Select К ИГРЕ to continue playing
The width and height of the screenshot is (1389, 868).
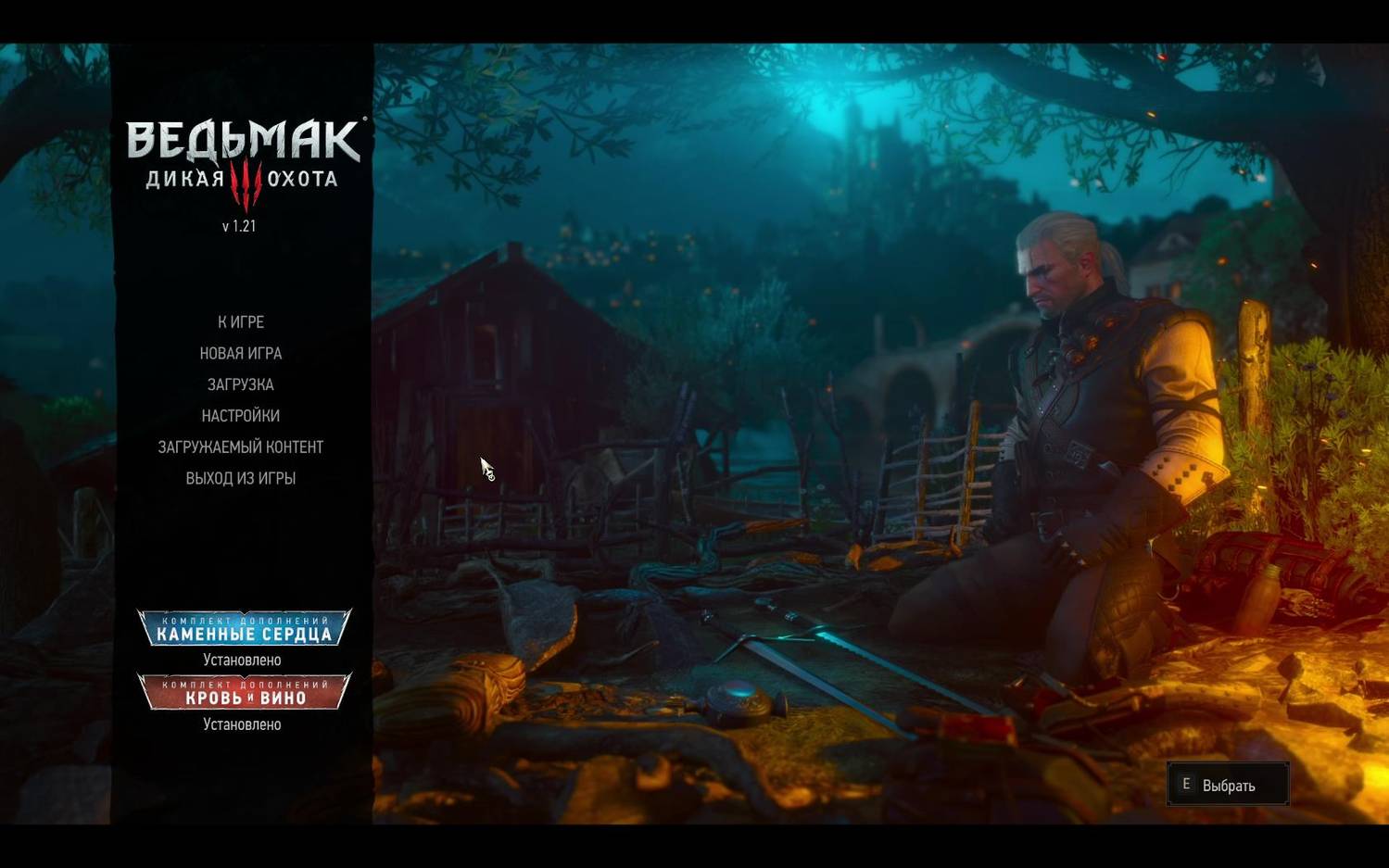point(240,322)
